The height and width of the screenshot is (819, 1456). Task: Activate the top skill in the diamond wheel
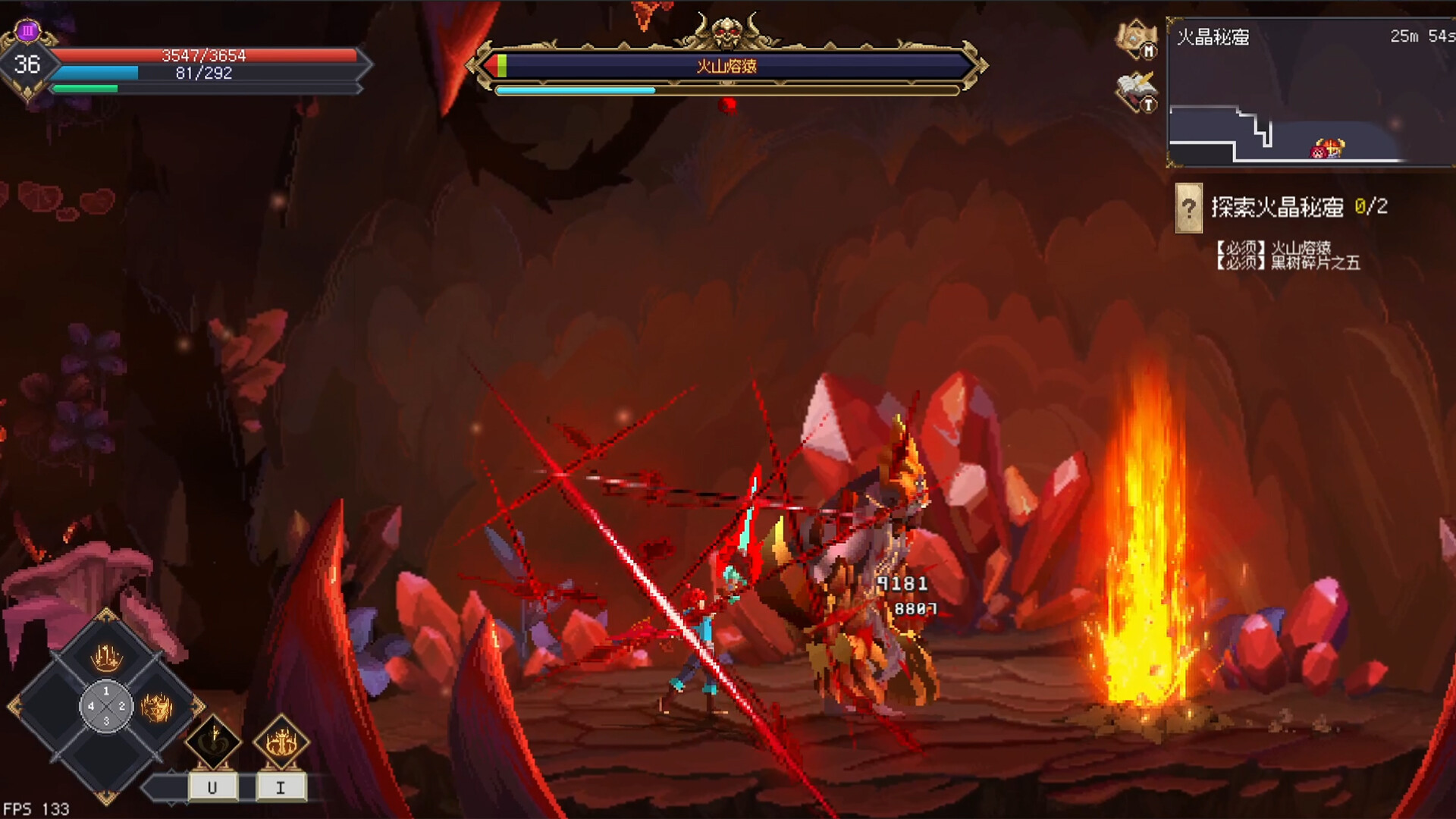pyautogui.click(x=106, y=656)
